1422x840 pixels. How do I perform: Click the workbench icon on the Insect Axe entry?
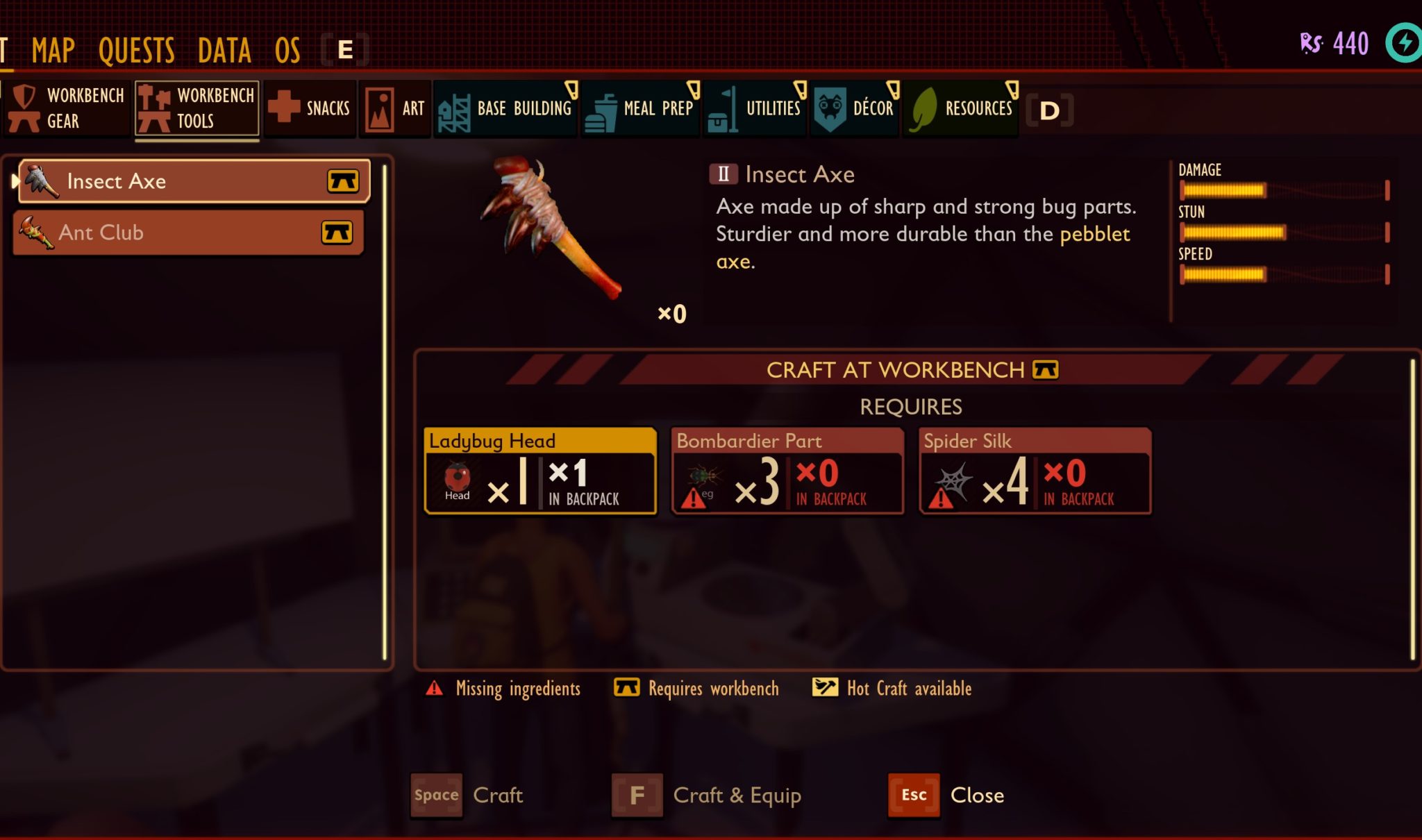point(343,180)
